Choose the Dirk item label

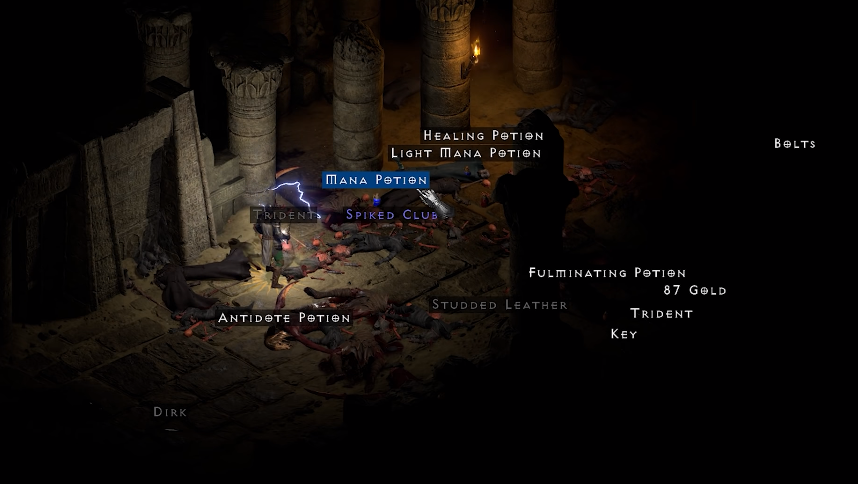click(x=170, y=412)
